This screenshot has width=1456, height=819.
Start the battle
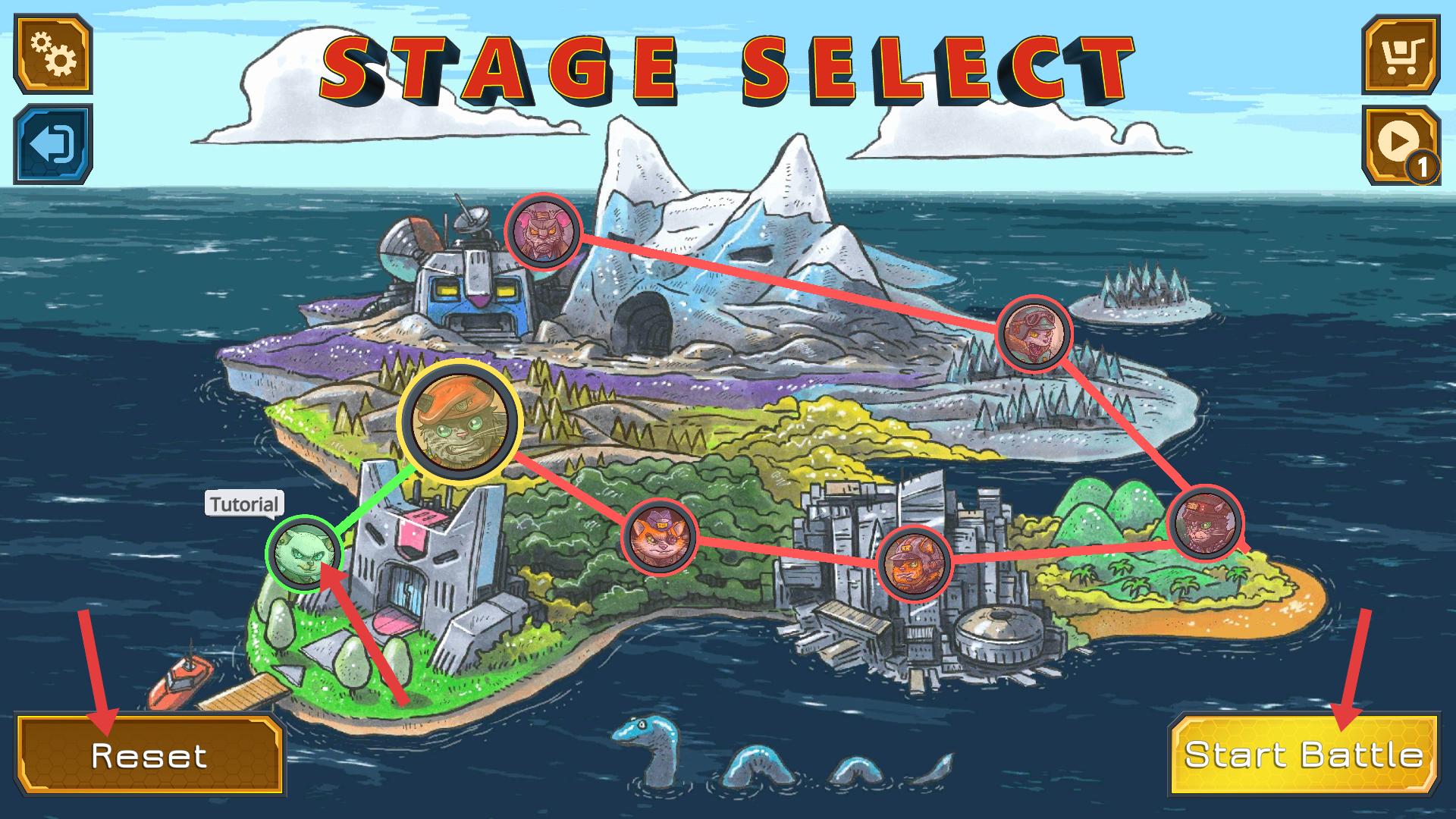(x=1303, y=755)
